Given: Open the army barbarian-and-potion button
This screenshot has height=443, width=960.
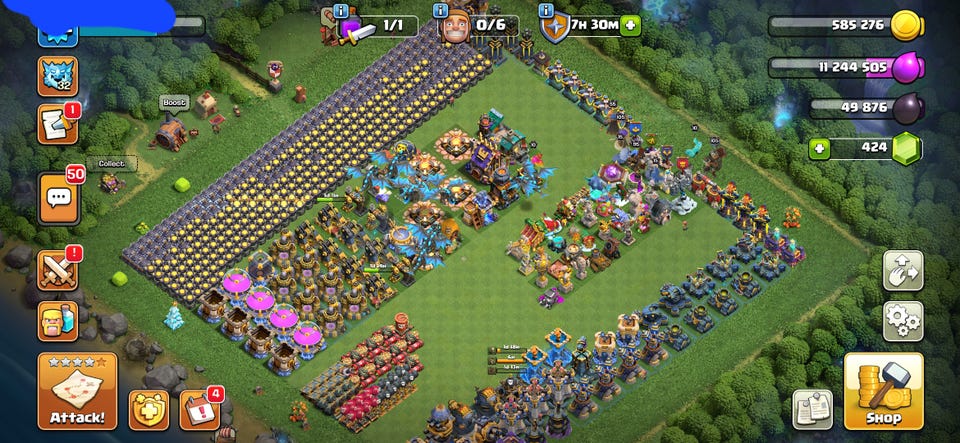Looking at the screenshot, I should pos(57,321).
